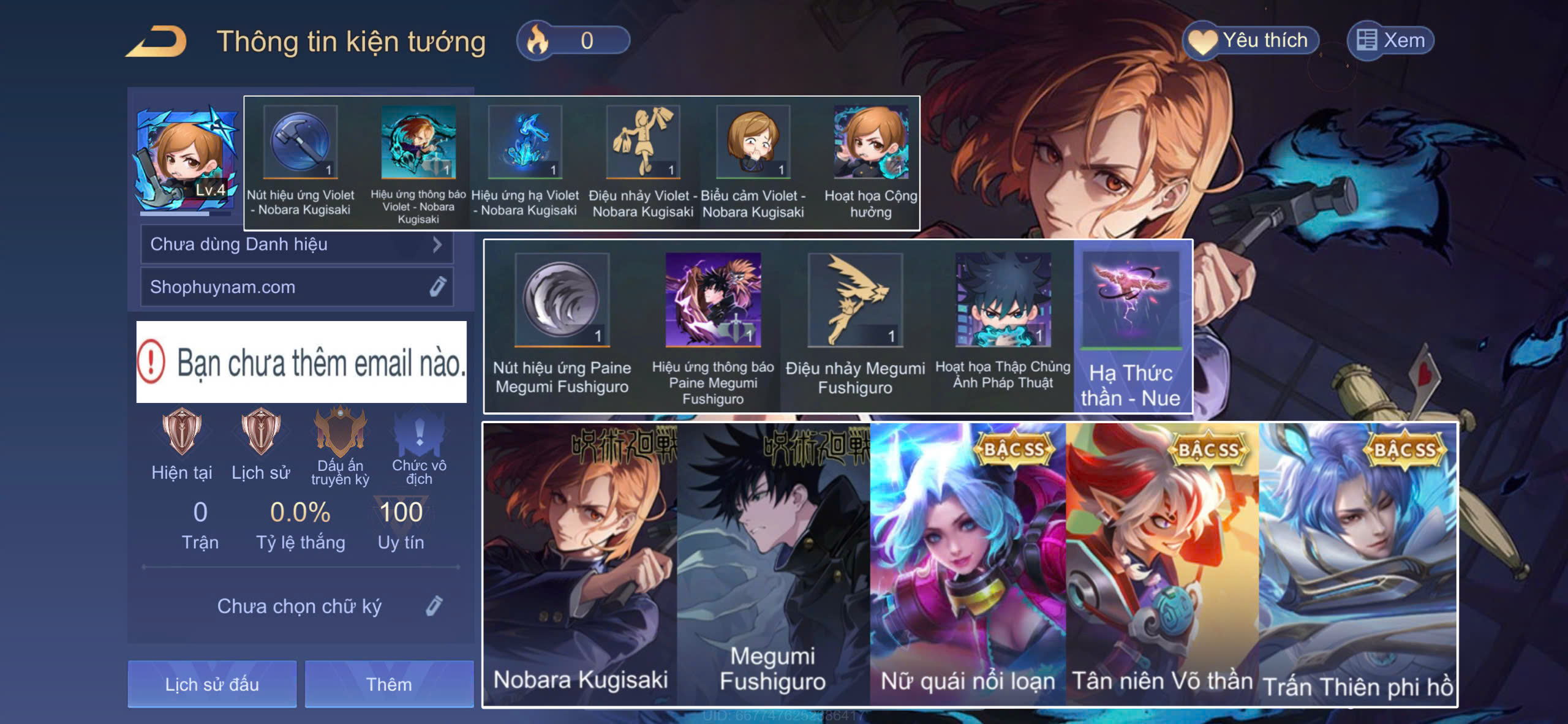1568x724 pixels.
Task: Click the Nobara Kugisaki player avatar
Action: 186,160
